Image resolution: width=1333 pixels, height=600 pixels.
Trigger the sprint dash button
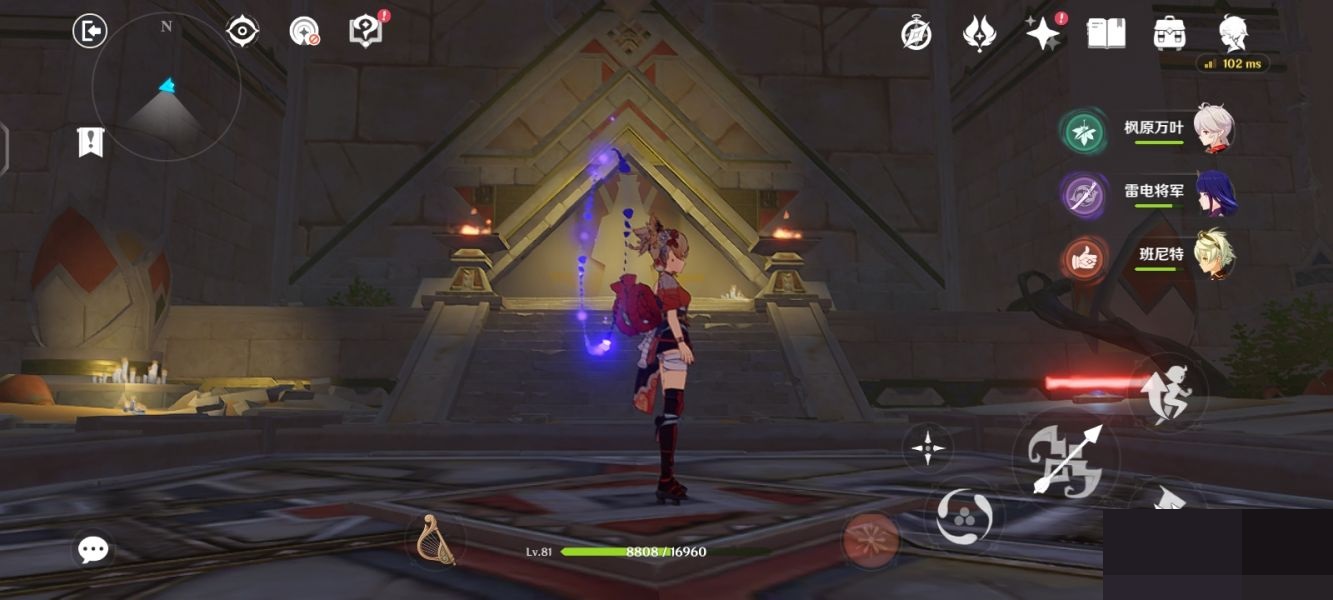pyautogui.click(x=1168, y=393)
